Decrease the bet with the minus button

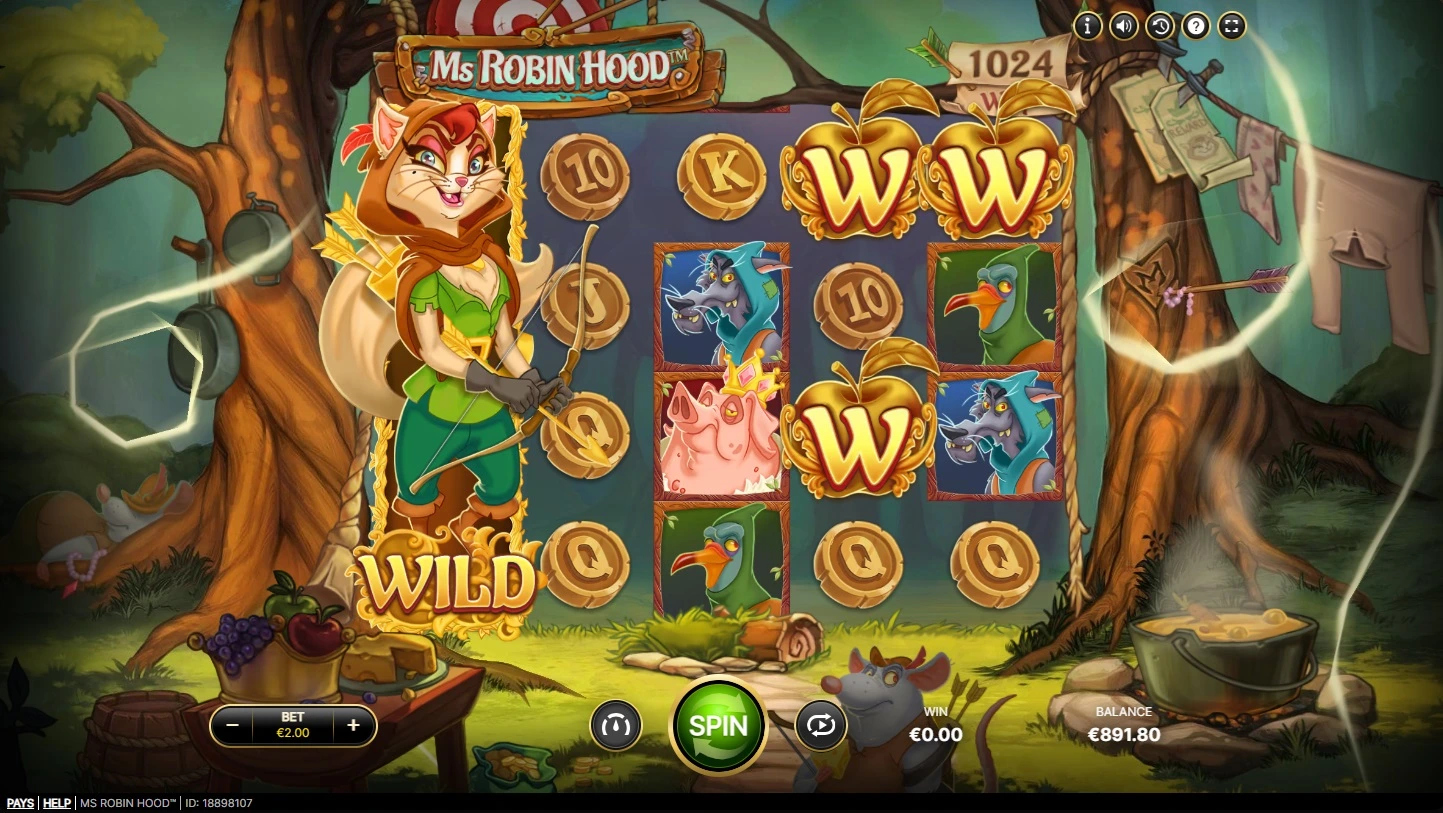coord(232,726)
